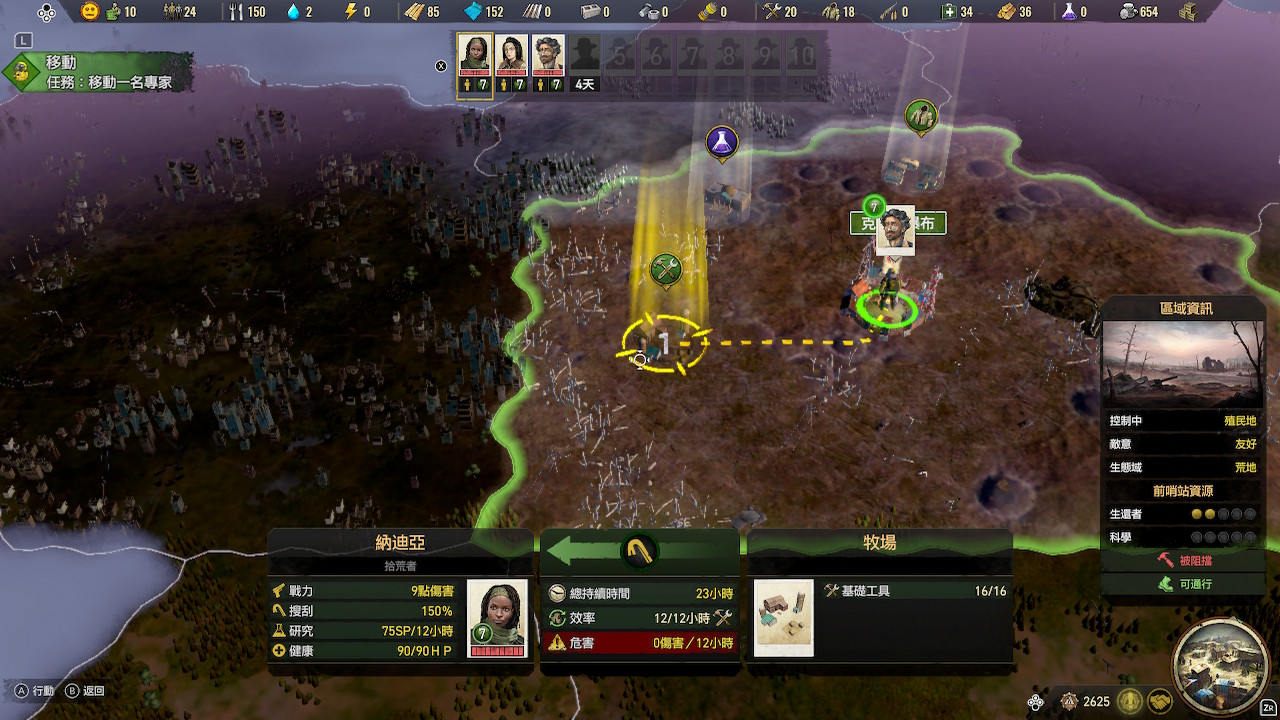Select the second specialist portrait in the top queue
1280x720 pixels.
click(511, 57)
